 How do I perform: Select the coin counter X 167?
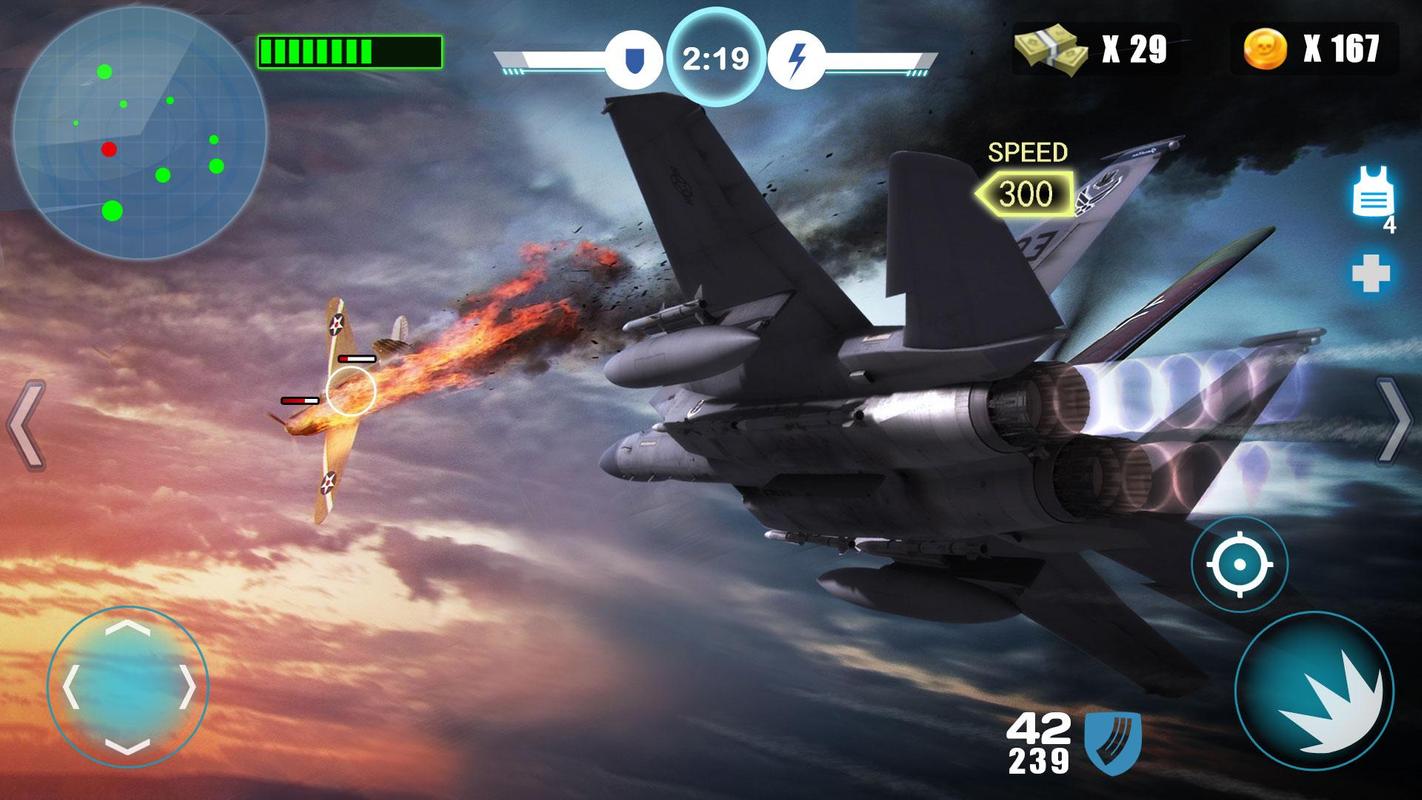1342,45
